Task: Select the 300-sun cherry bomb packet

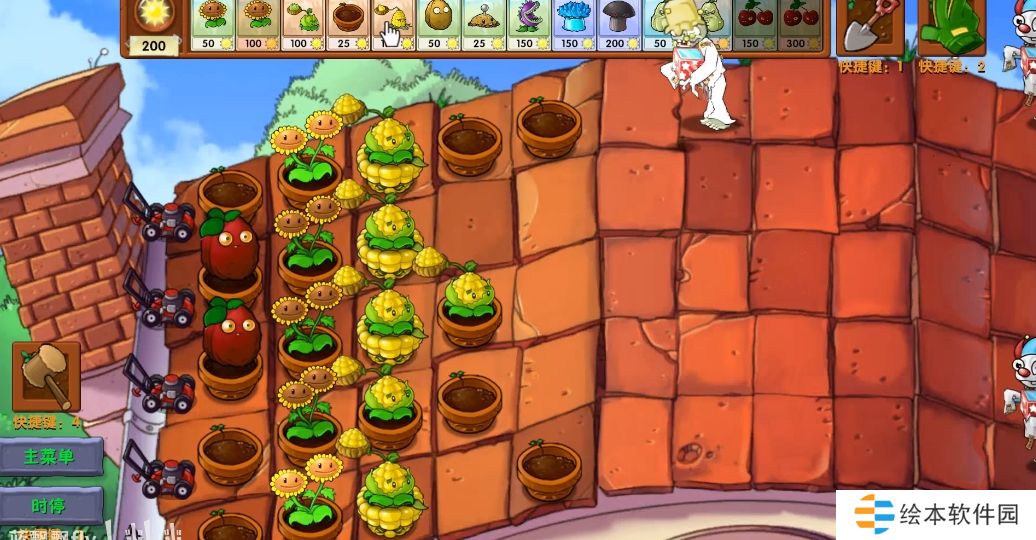Action: pos(800,24)
